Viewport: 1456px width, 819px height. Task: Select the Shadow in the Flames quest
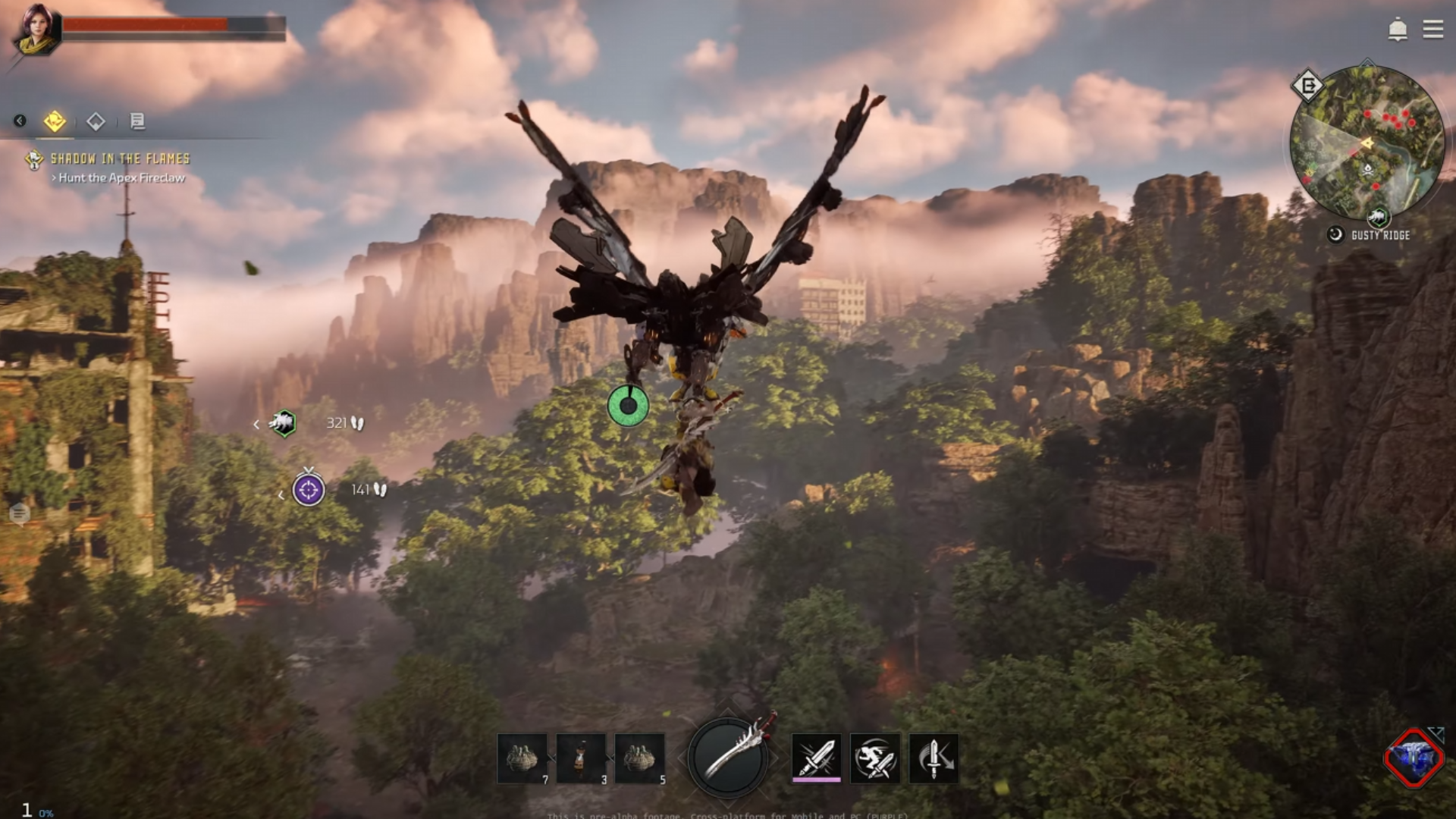[119, 159]
